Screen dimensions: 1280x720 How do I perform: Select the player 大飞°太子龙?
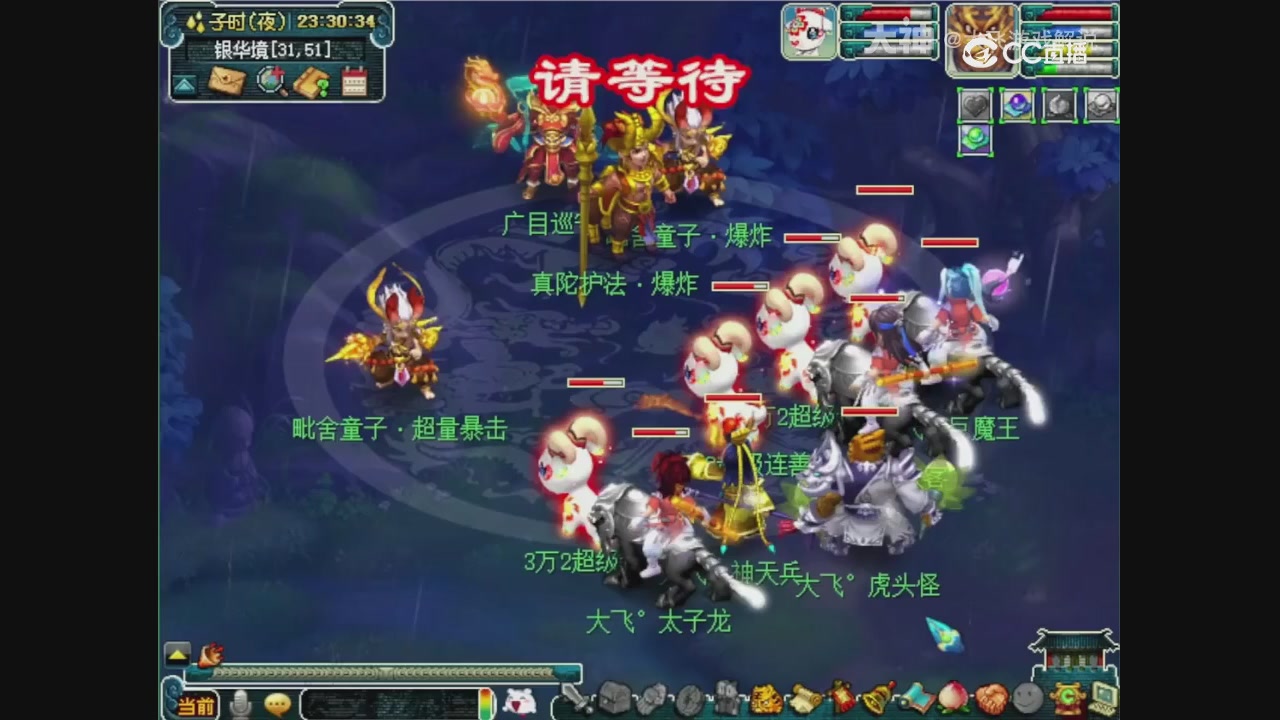pos(660,620)
